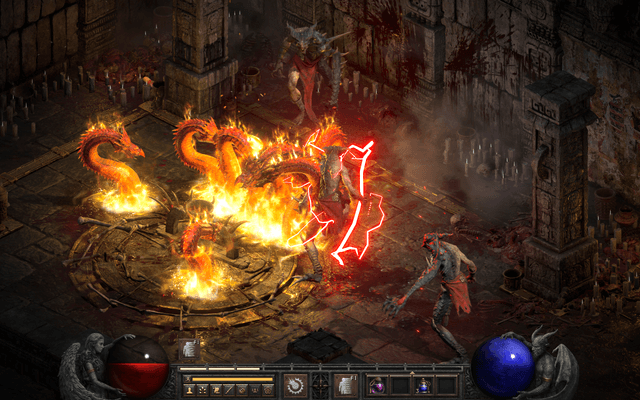Select the left-click attack skill icon
The width and height of the screenshot is (640, 400).
coord(296,385)
